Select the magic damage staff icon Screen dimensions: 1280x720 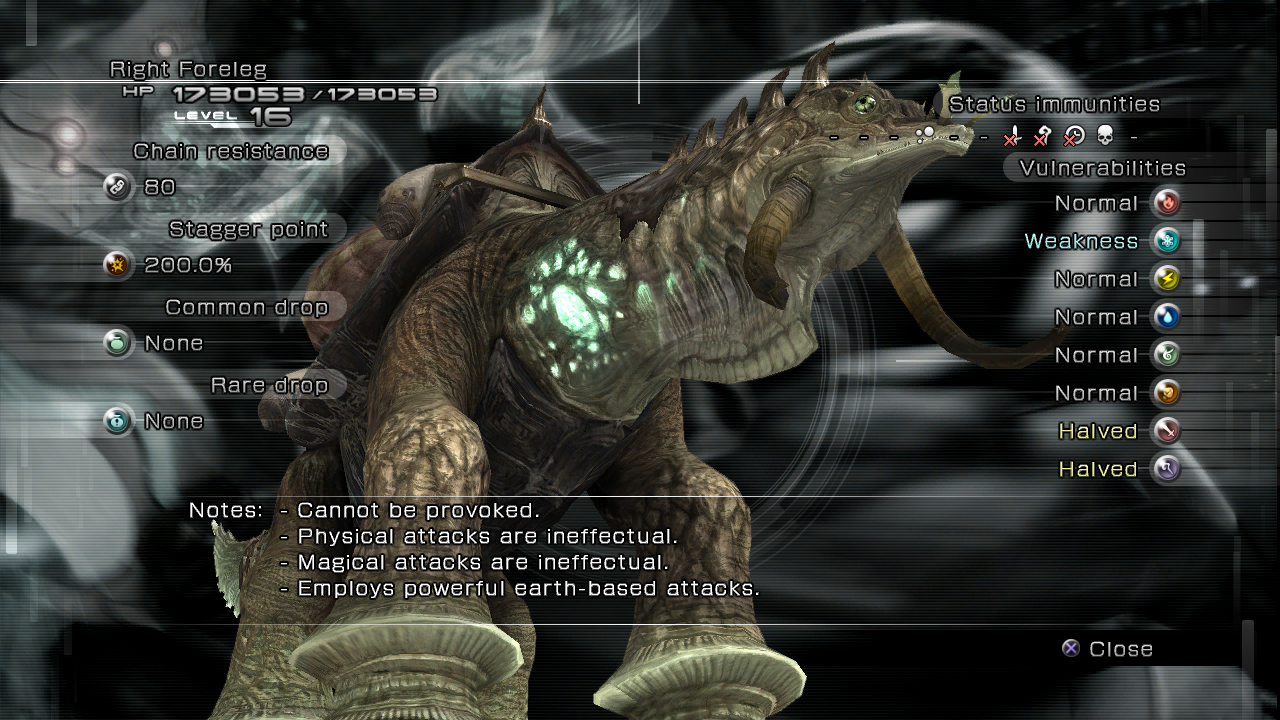pos(1166,469)
